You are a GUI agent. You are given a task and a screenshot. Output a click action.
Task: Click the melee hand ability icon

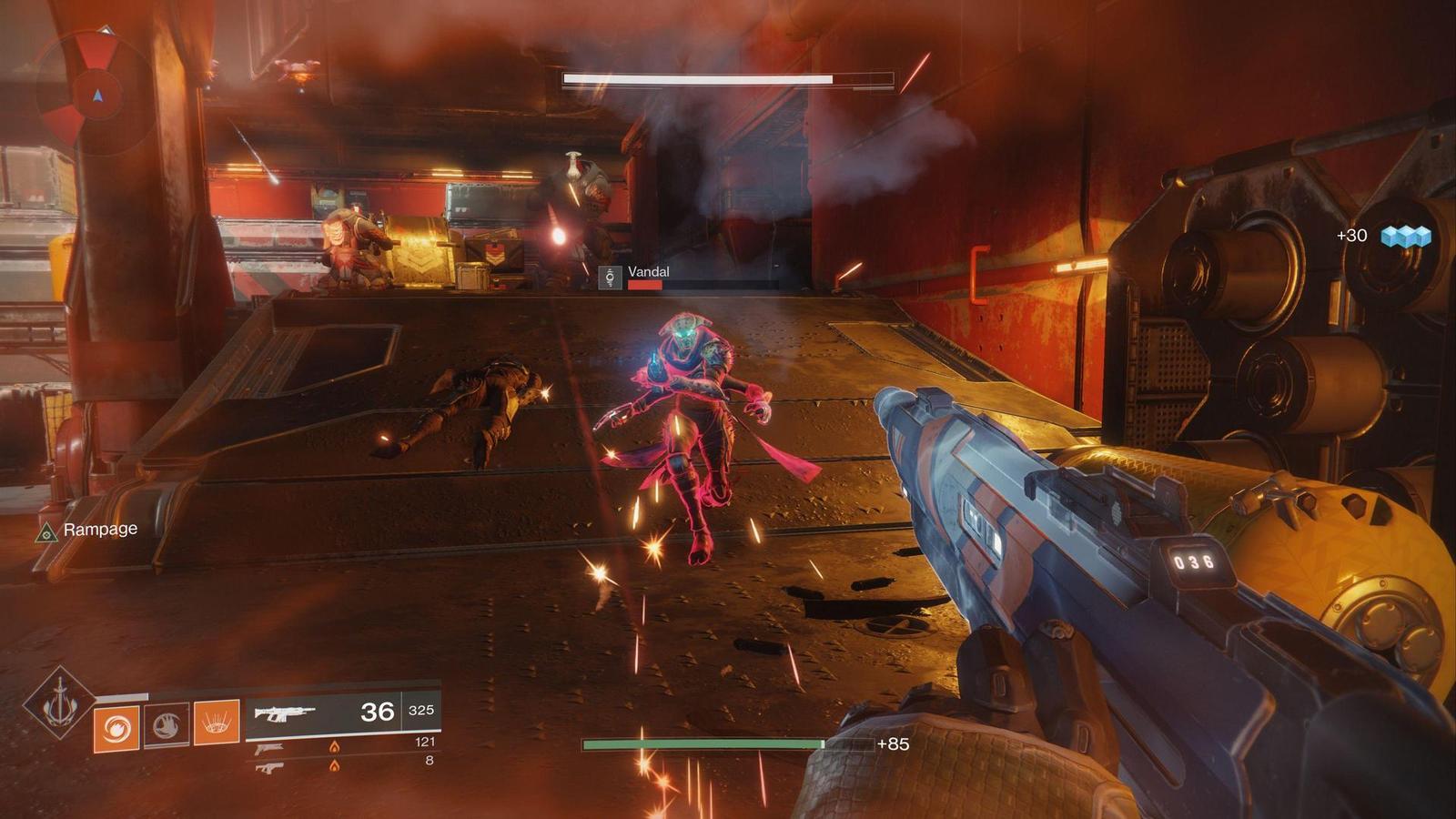pos(167,726)
